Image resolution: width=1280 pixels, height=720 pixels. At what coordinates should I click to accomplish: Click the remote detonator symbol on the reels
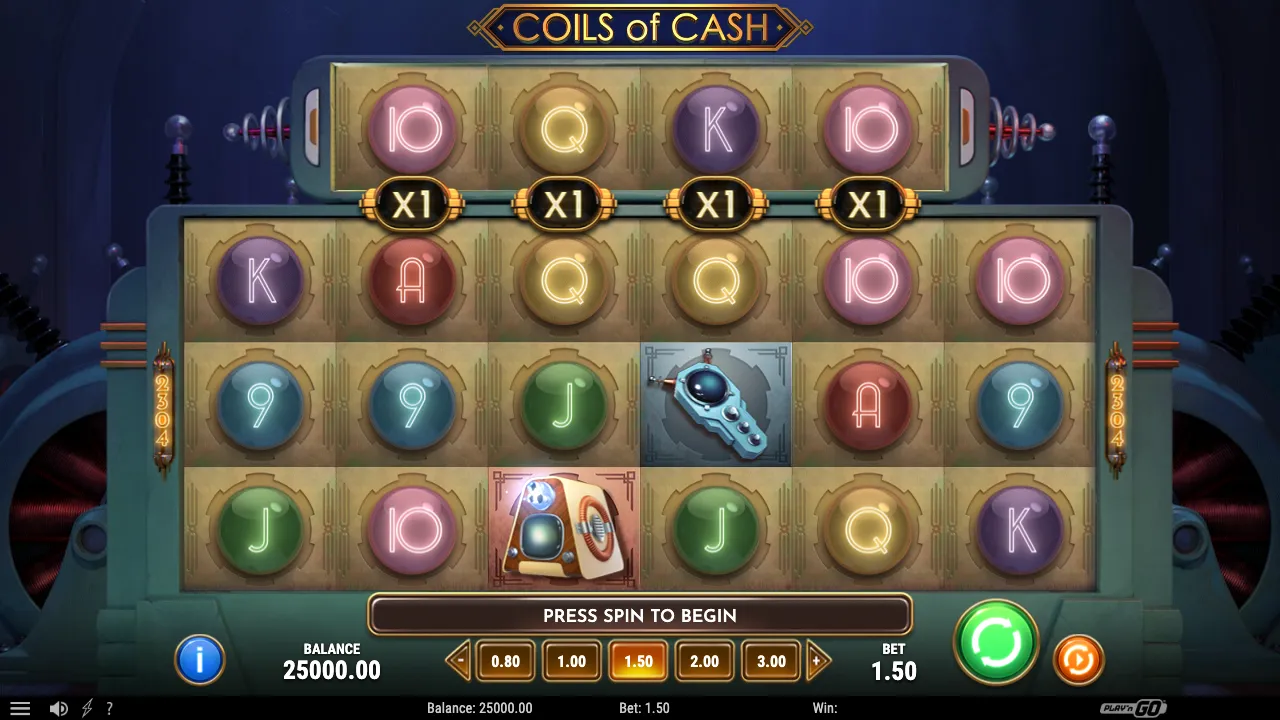714,404
